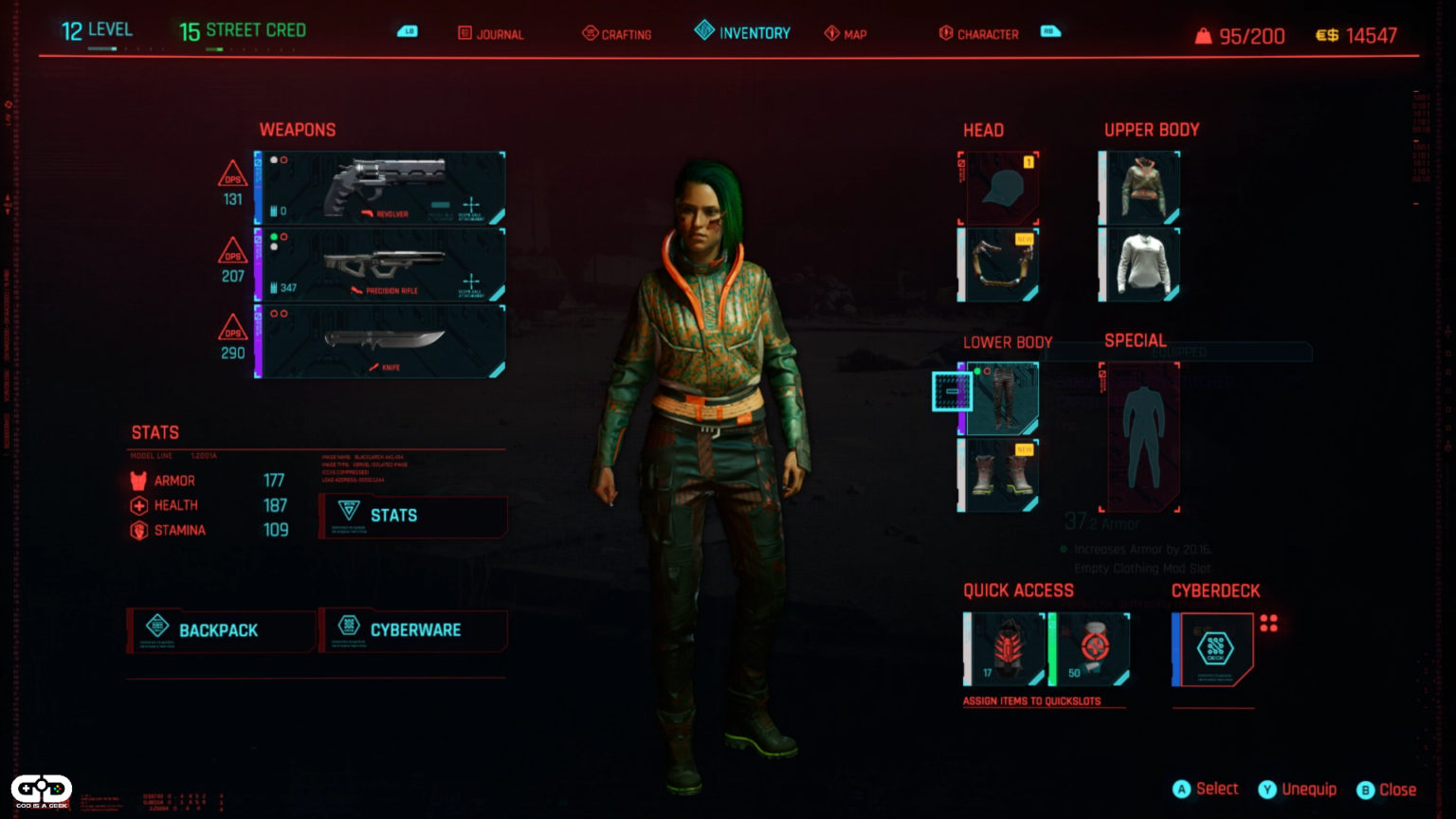Select the Precision Rifle slot
Screen dimensions: 1456x819
pyautogui.click(x=379, y=264)
